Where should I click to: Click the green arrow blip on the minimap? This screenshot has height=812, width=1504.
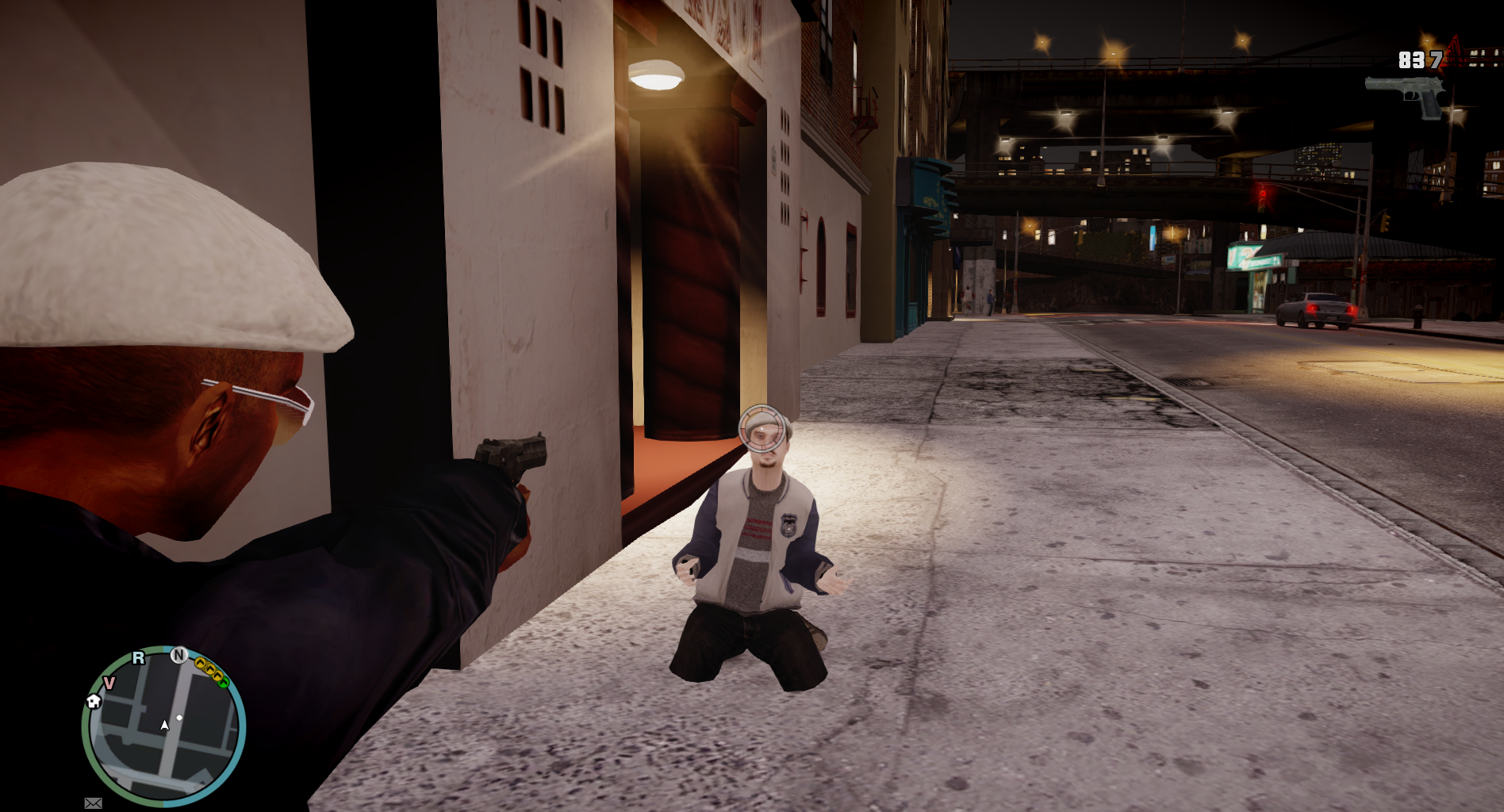(x=224, y=680)
